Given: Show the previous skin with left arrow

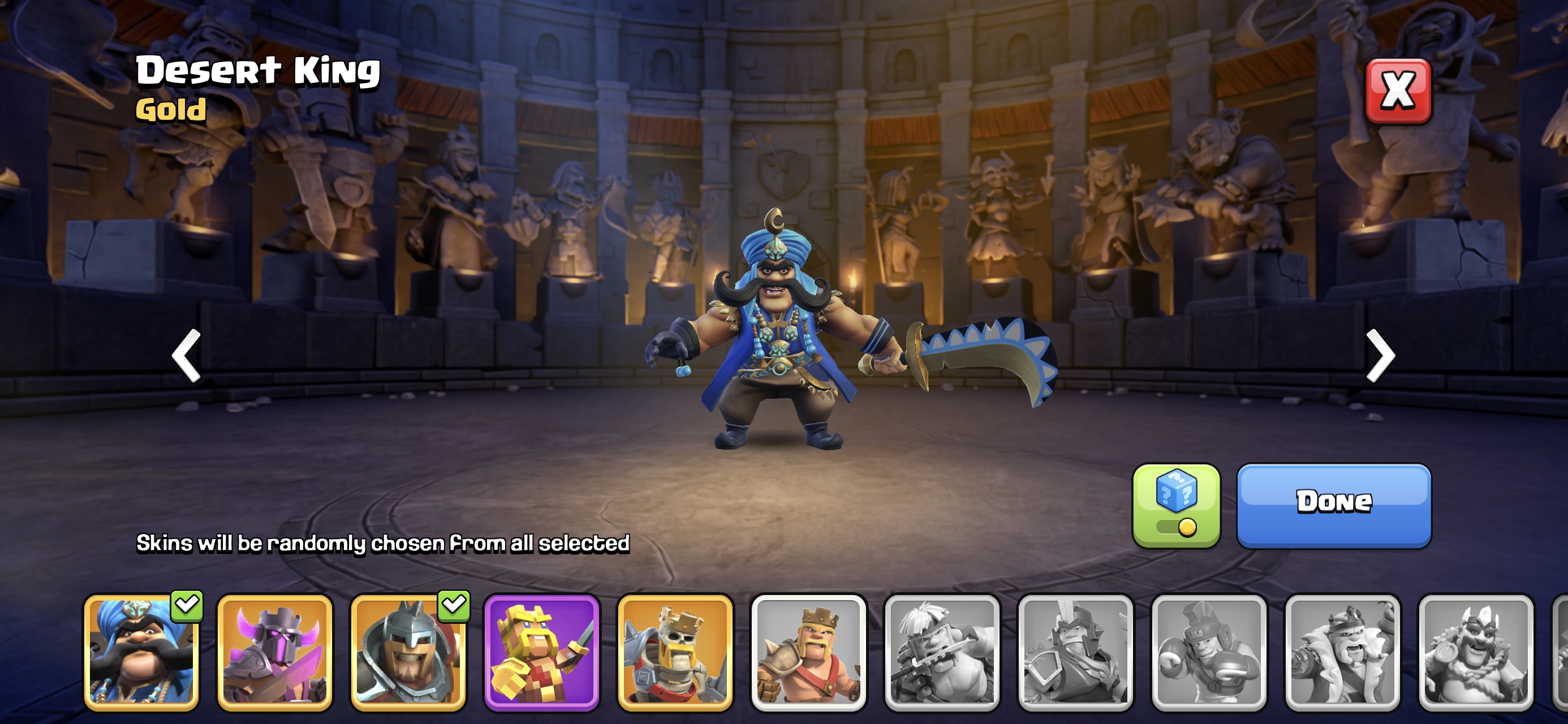Looking at the screenshot, I should pyautogui.click(x=187, y=356).
